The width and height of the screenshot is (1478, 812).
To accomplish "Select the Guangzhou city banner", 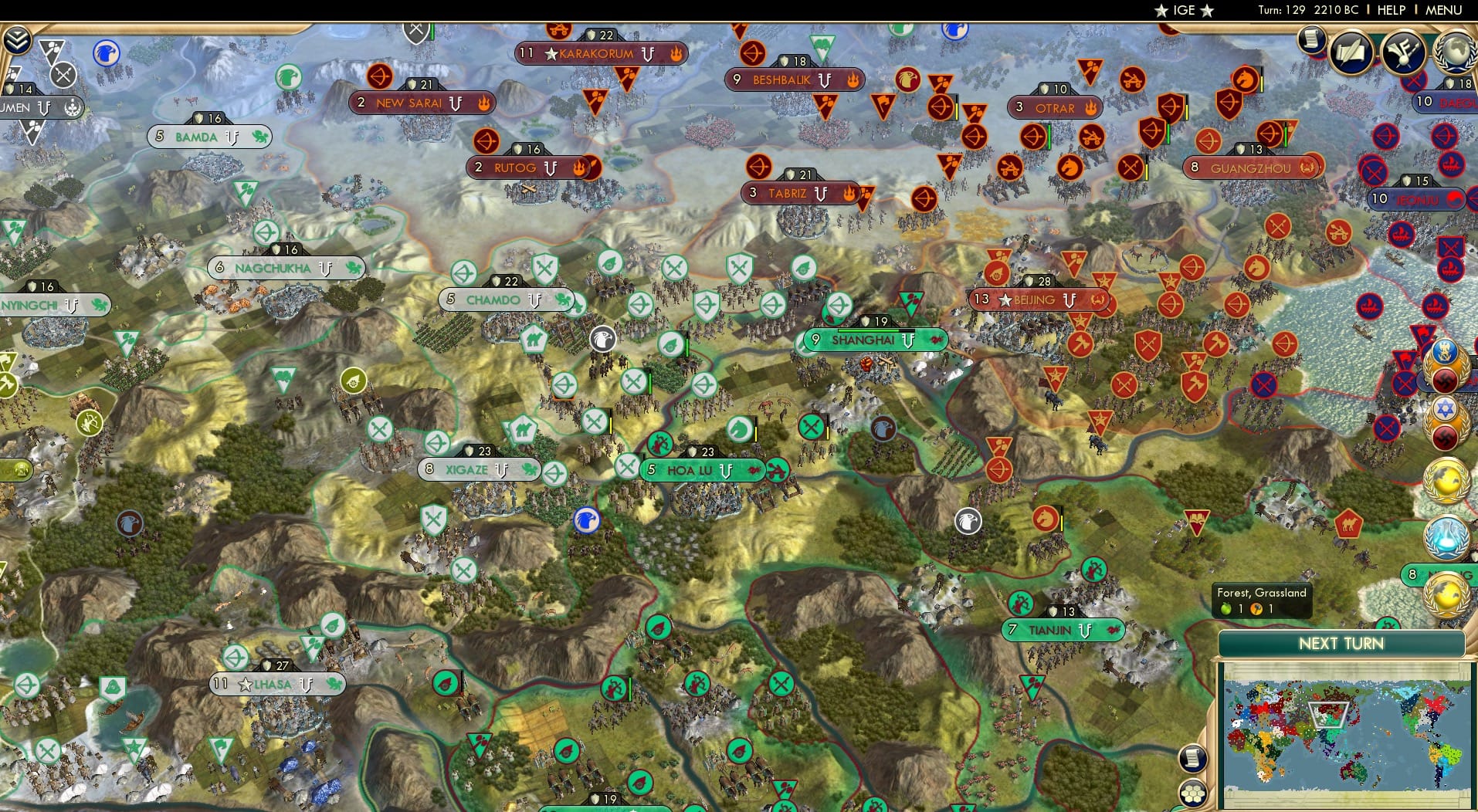I will pos(1251,166).
